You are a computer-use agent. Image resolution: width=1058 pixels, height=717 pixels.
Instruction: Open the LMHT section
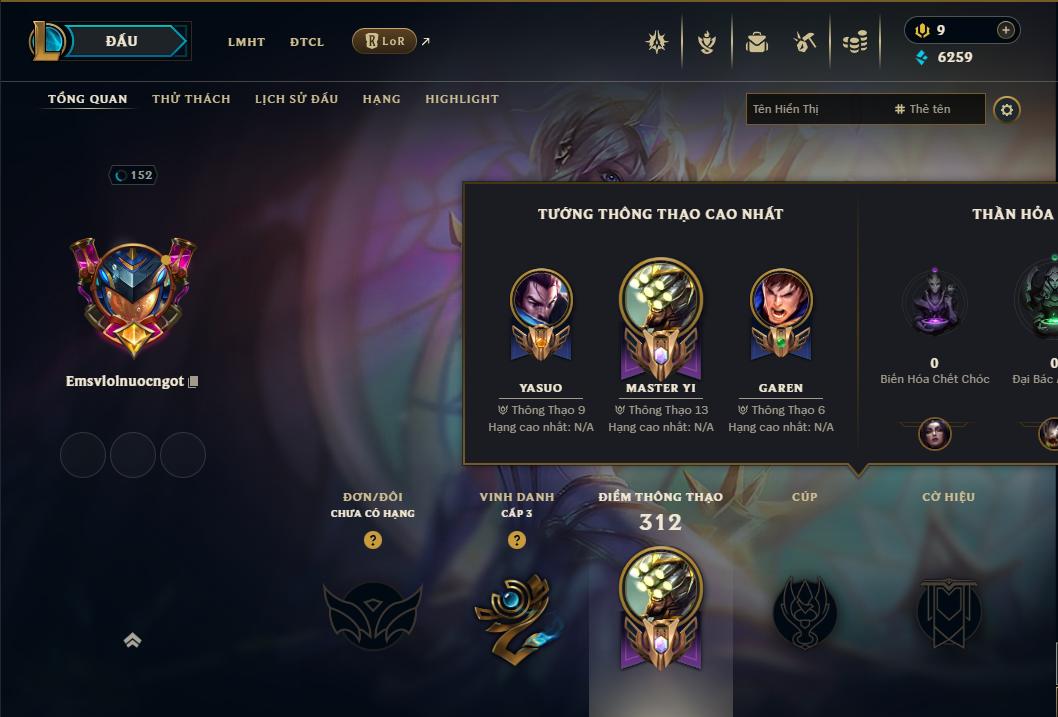[246, 42]
